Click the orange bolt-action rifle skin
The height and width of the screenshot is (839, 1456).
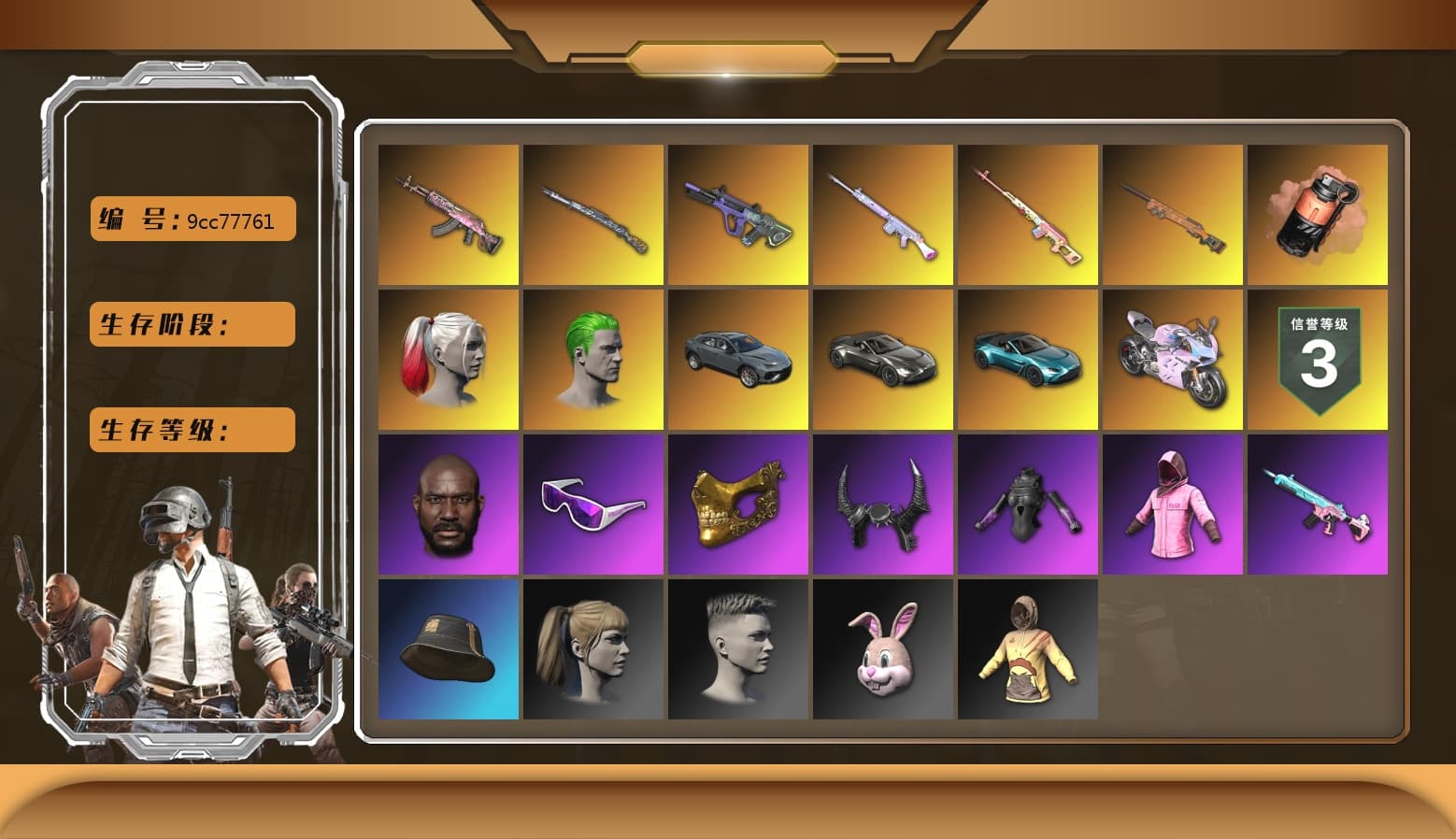tap(1173, 215)
